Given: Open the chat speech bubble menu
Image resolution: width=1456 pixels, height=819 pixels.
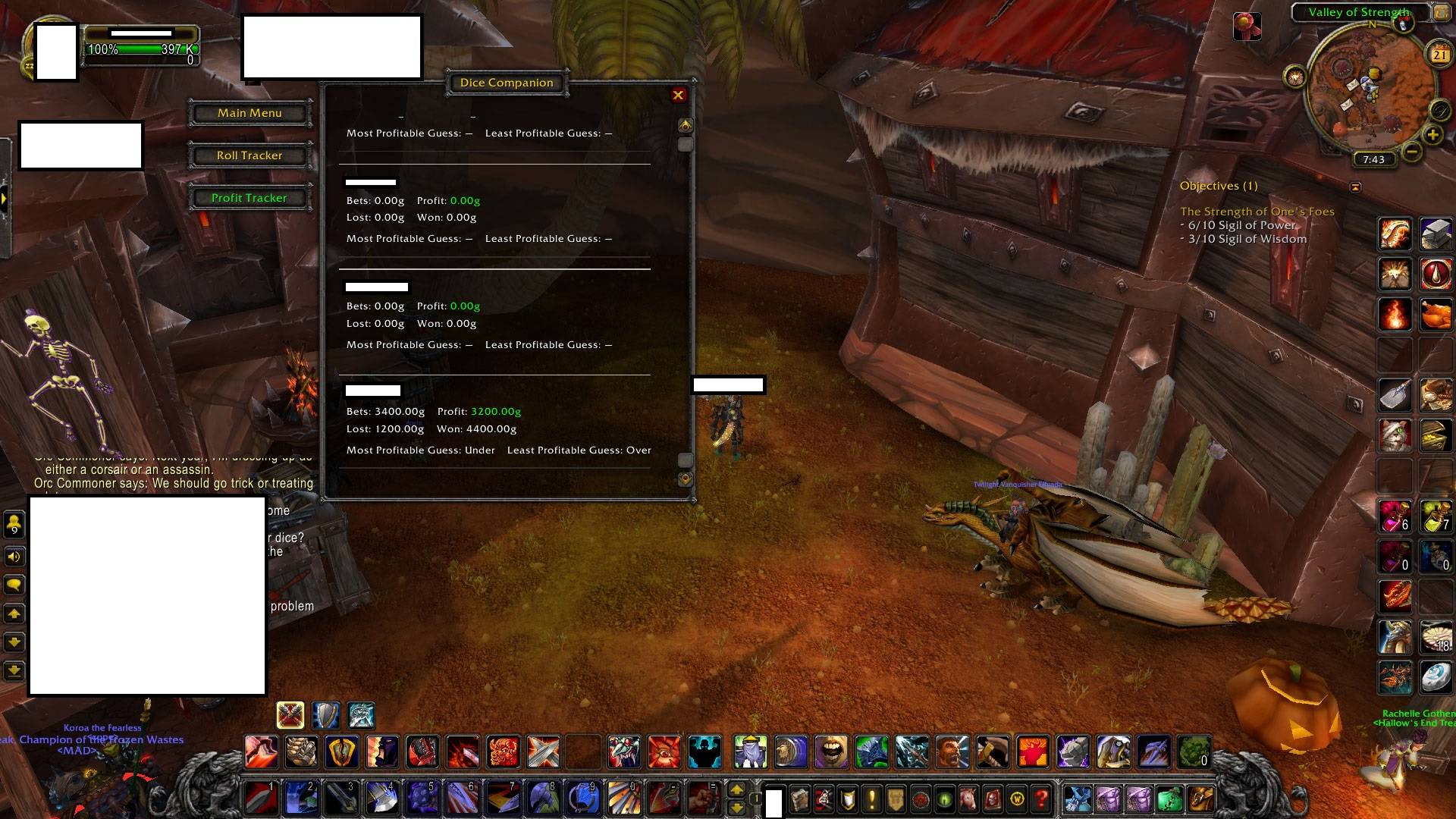Looking at the screenshot, I should coord(14,585).
